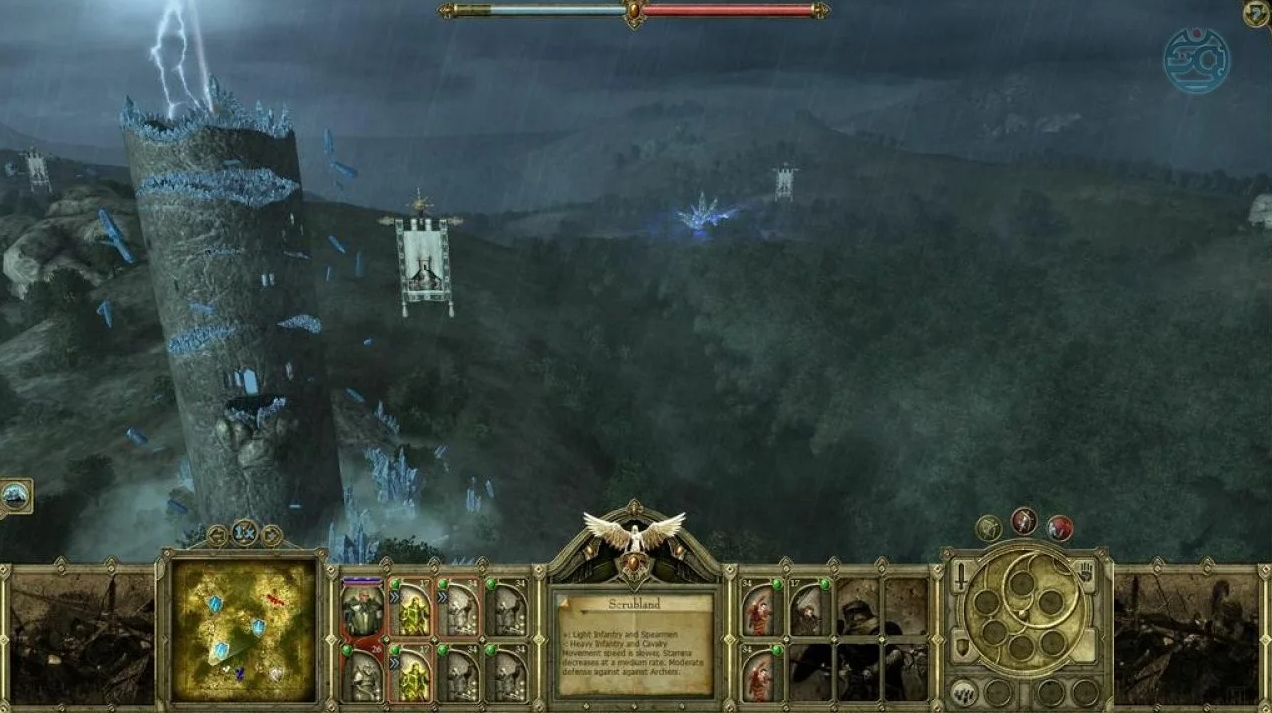Image resolution: width=1272 pixels, height=713 pixels.
Task: Click the sword attack stance button
Action: pyautogui.click(x=960, y=577)
